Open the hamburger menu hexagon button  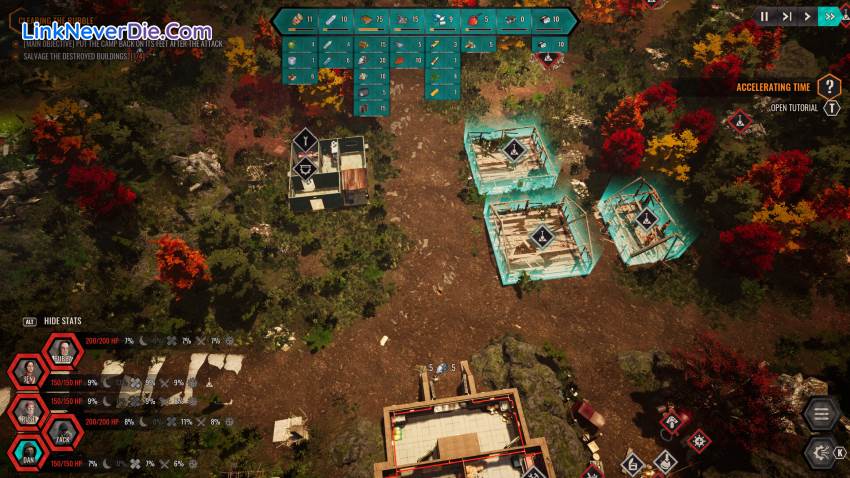821,414
